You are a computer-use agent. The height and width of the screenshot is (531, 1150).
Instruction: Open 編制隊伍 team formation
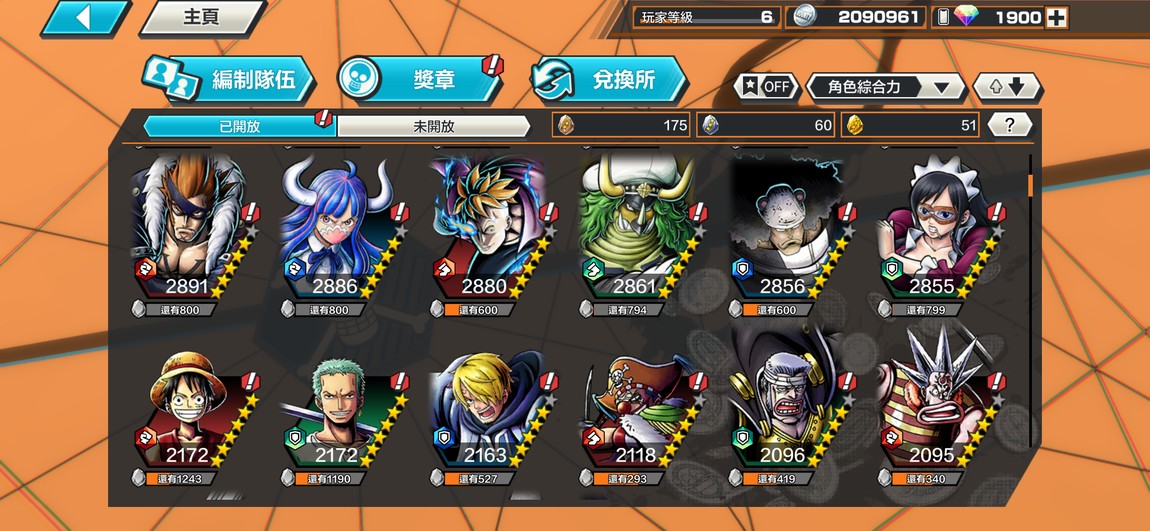(229, 80)
